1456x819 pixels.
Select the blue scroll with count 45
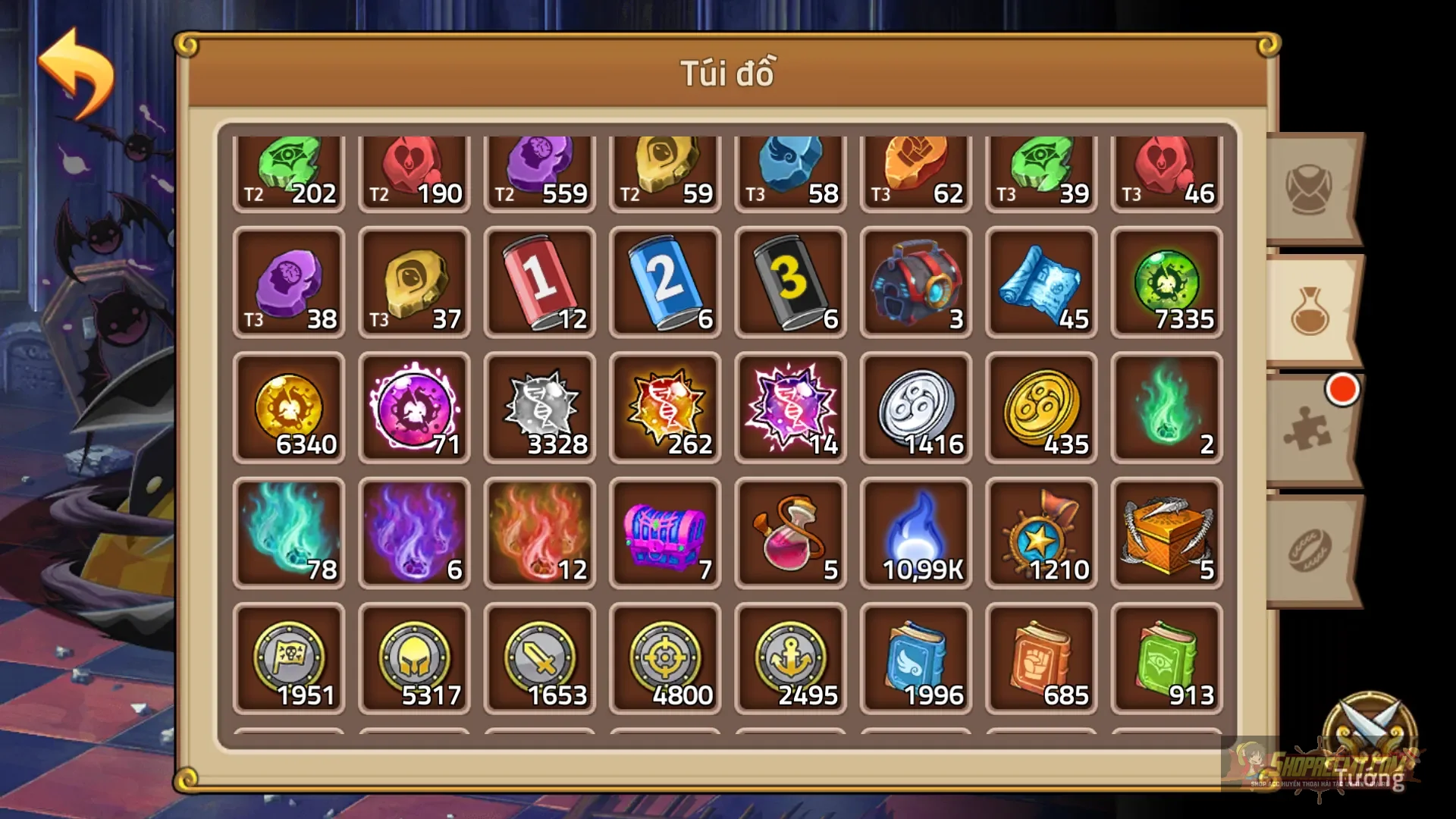(x=1040, y=281)
